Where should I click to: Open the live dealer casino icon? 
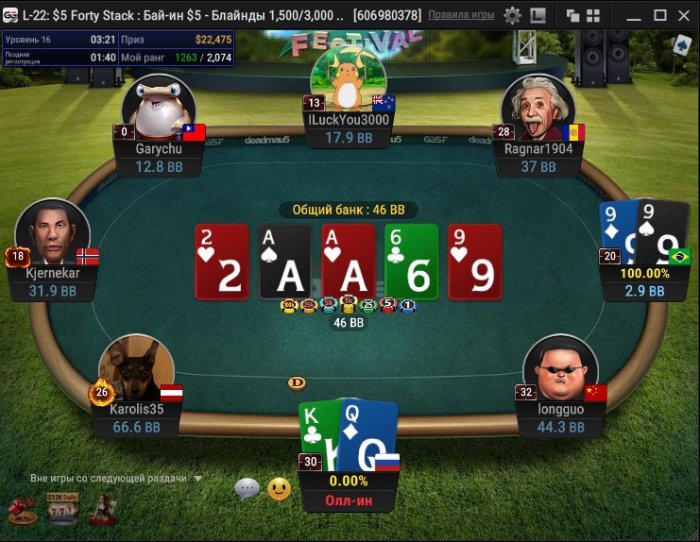click(101, 510)
